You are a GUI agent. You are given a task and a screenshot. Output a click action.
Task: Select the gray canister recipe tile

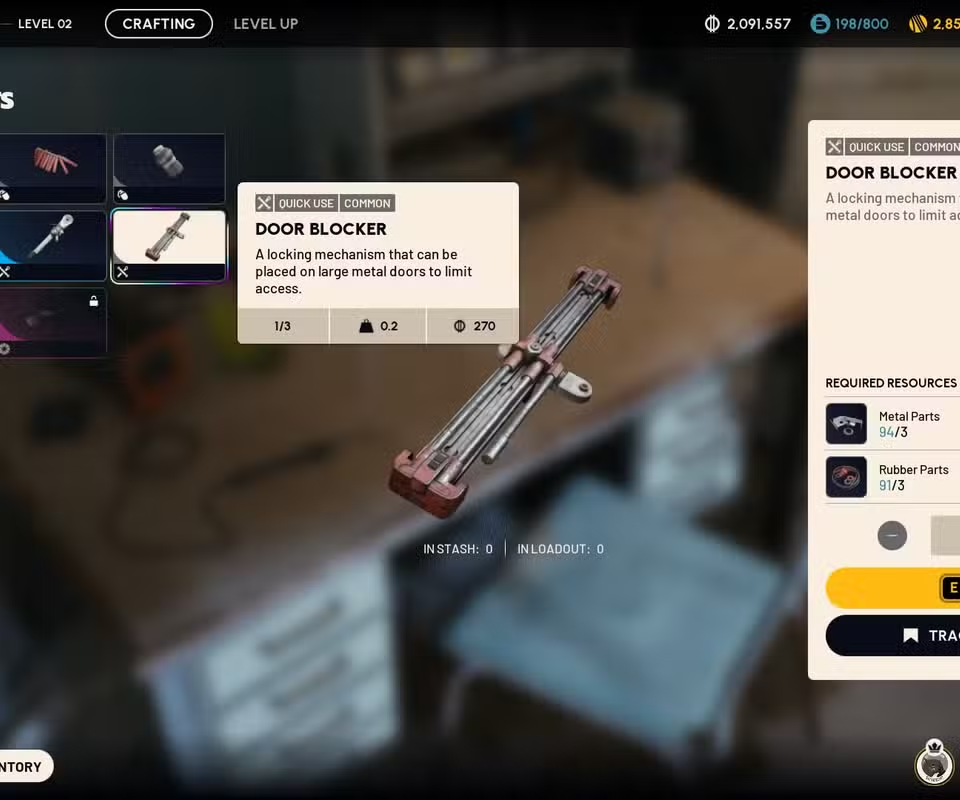[168, 168]
